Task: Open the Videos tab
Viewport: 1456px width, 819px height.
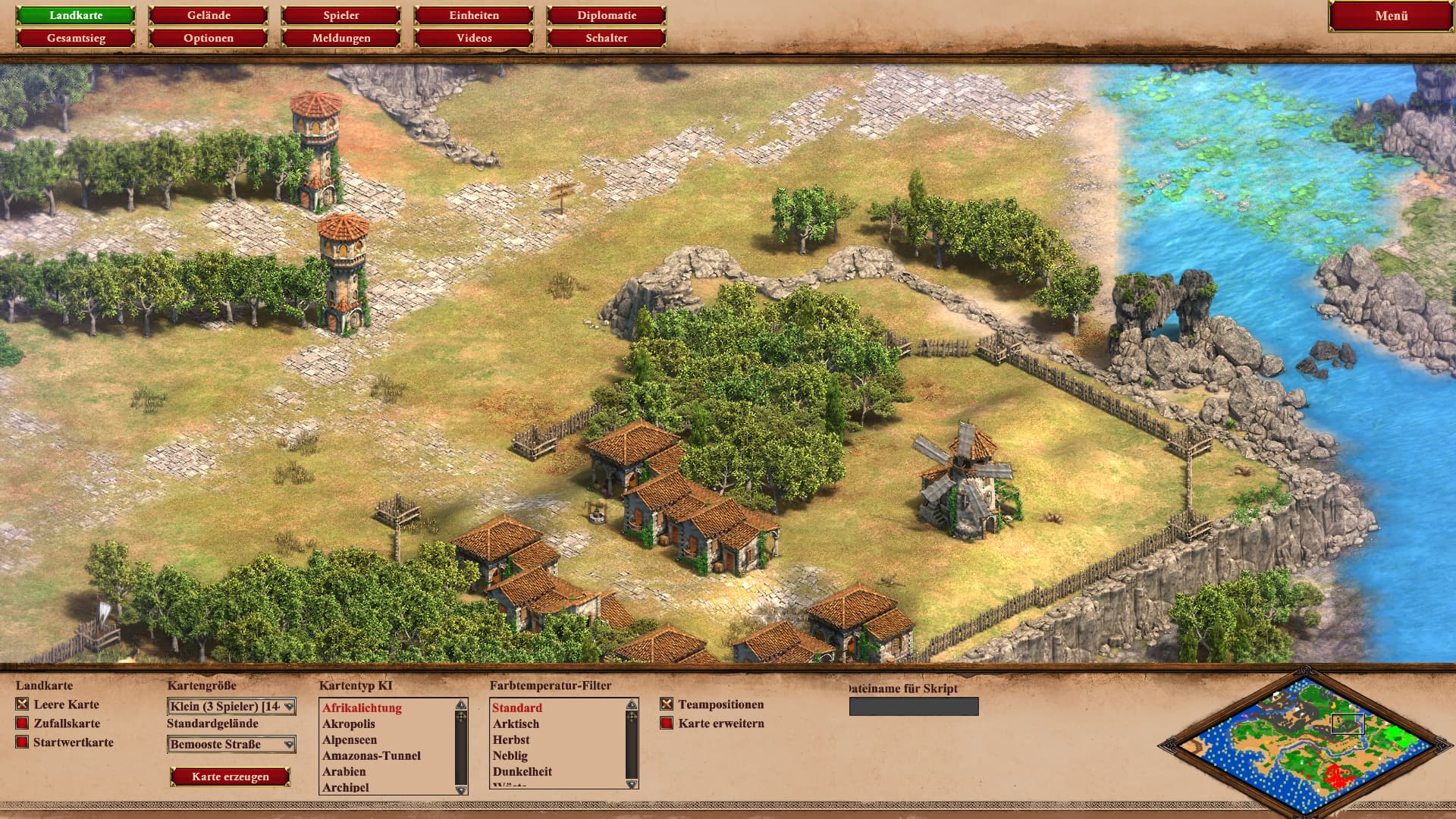Action: click(474, 38)
